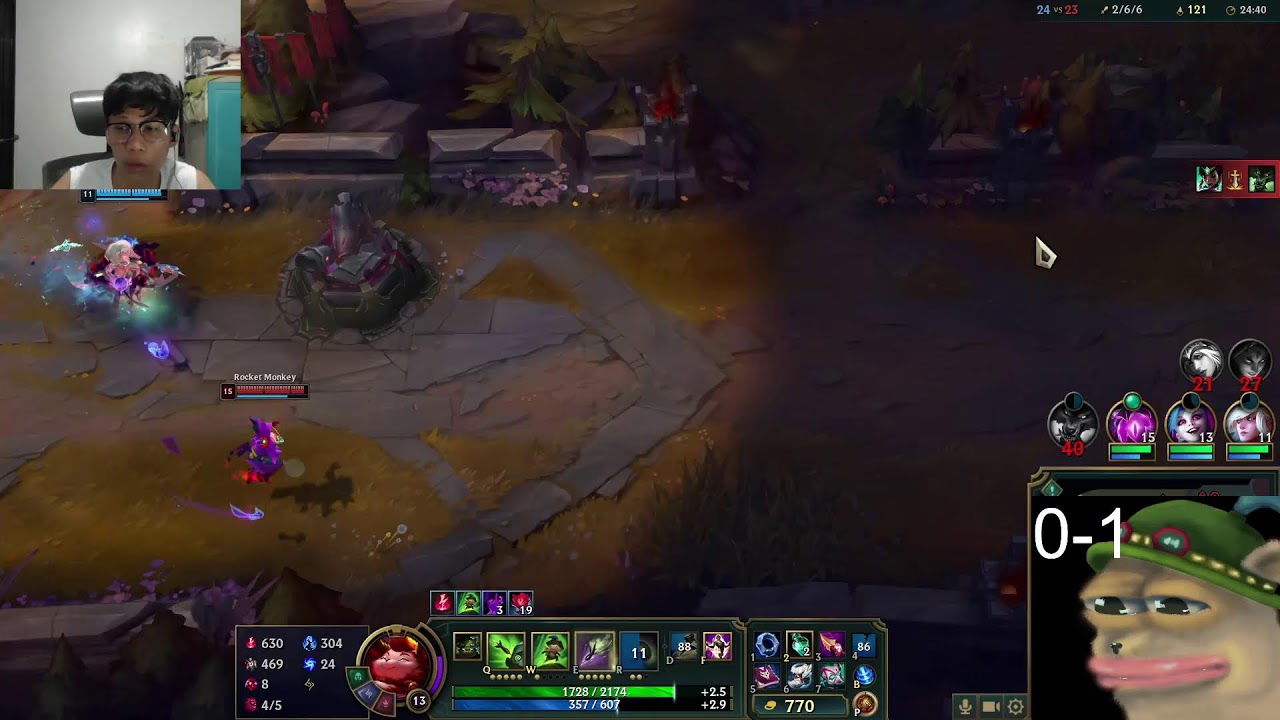Open the shop with the P icon

pos(864,704)
